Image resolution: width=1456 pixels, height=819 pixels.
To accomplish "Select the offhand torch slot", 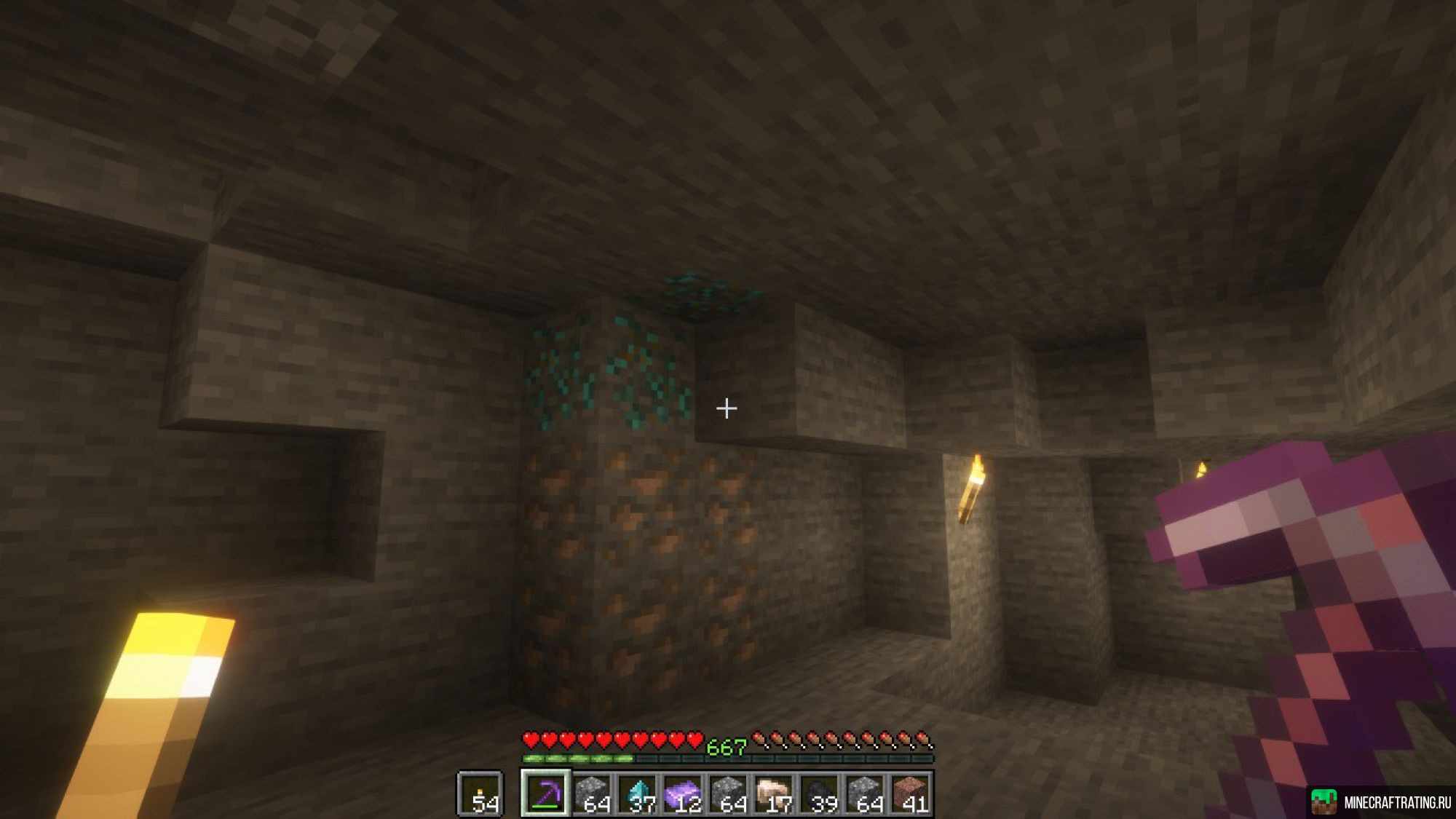I will point(480,794).
